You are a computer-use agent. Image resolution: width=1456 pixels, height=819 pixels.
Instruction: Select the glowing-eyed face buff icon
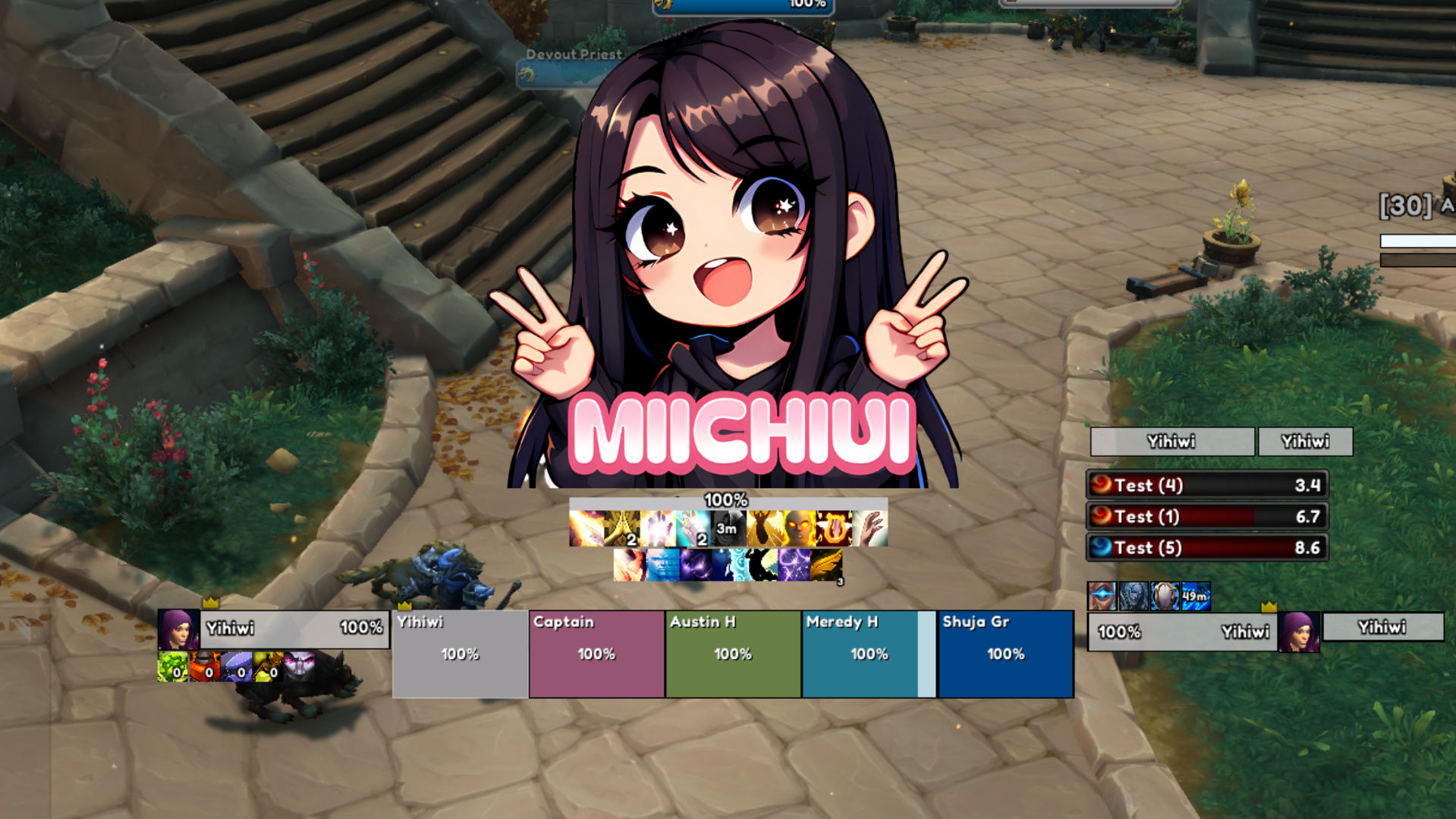coord(799,528)
